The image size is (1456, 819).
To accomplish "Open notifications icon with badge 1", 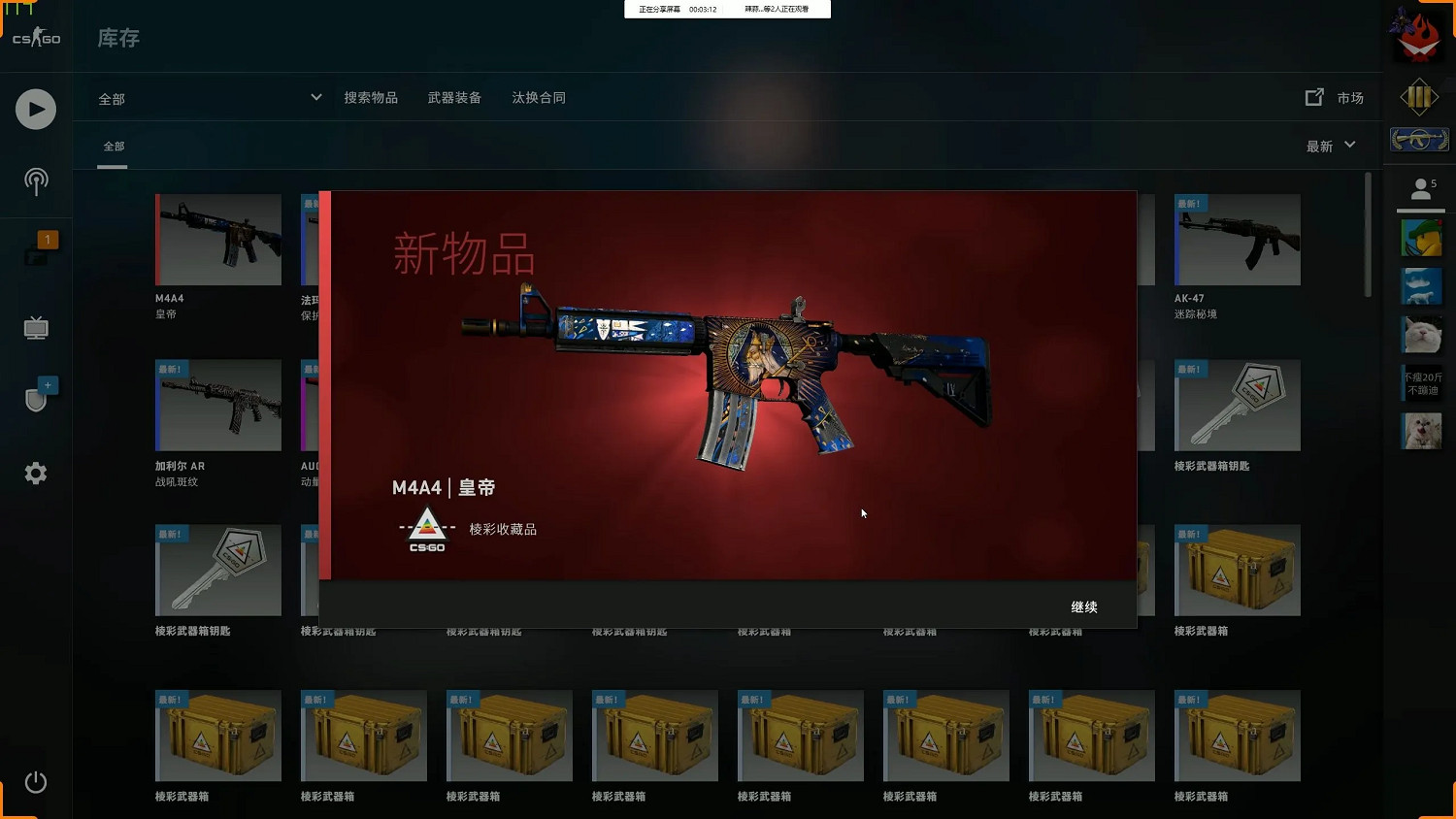I will [35, 252].
